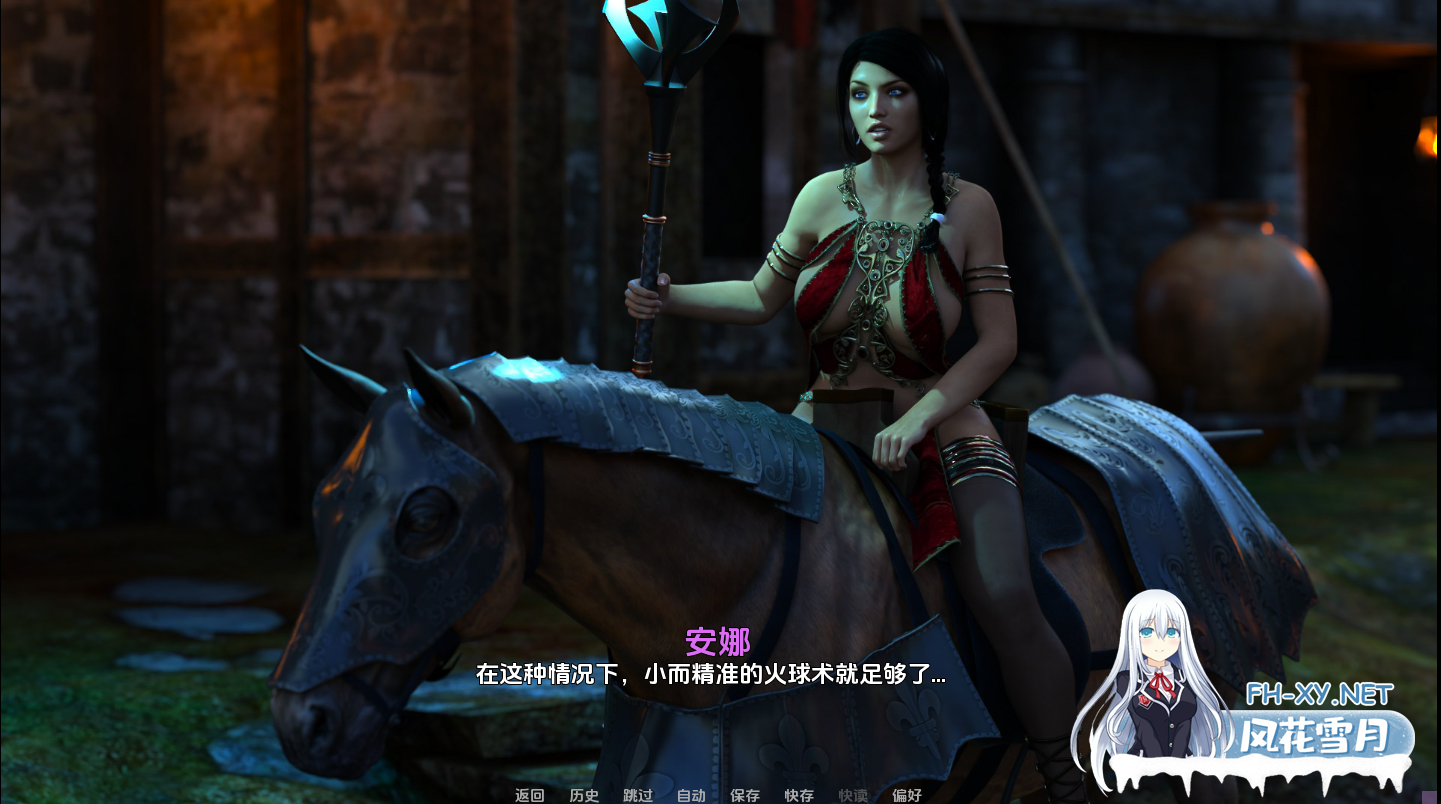The width and height of the screenshot is (1441, 804).
Task: Activate 跳过 (Skip) in the quick menu
Action: (638, 795)
